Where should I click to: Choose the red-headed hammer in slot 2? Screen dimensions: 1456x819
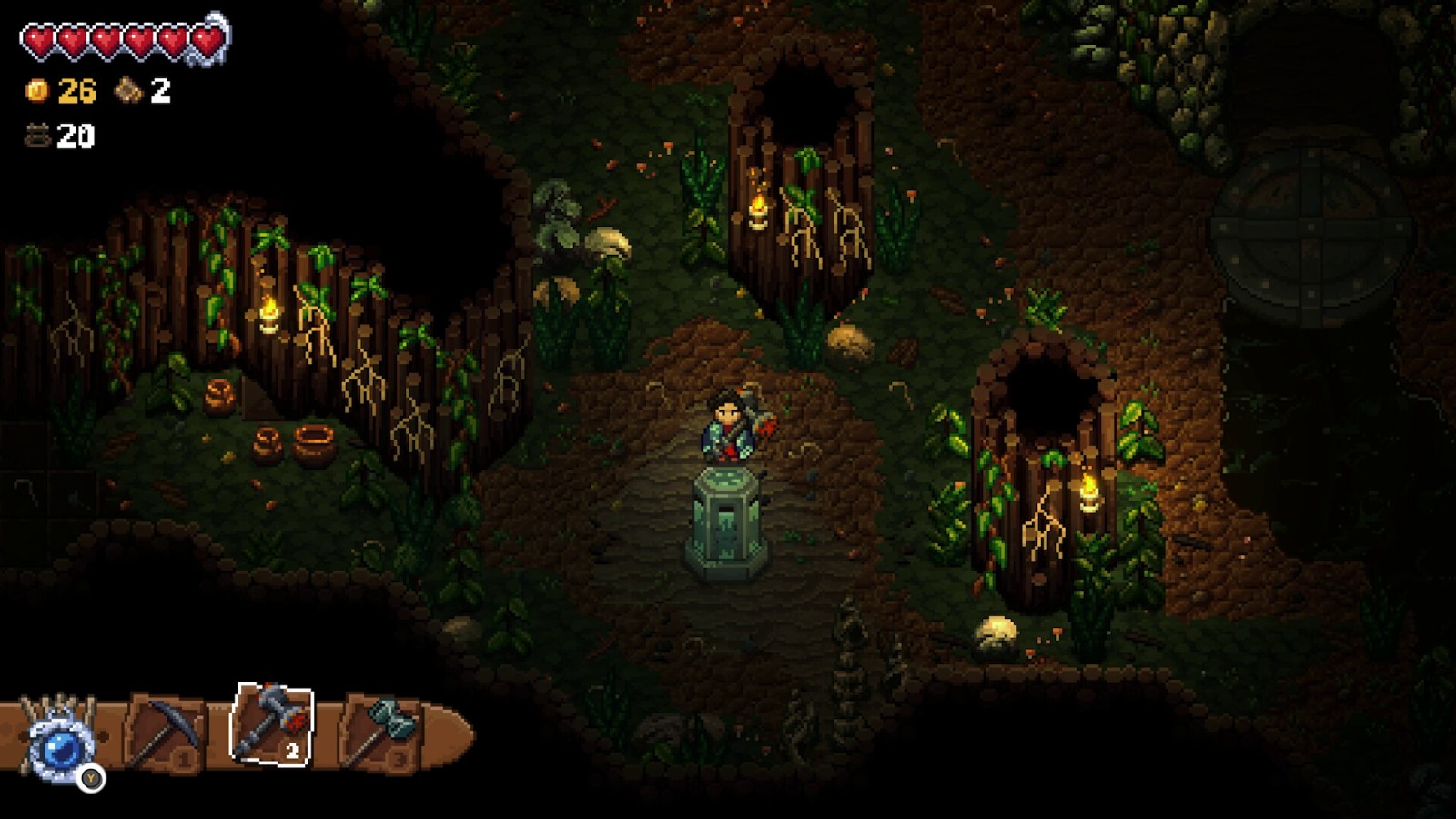click(x=271, y=723)
